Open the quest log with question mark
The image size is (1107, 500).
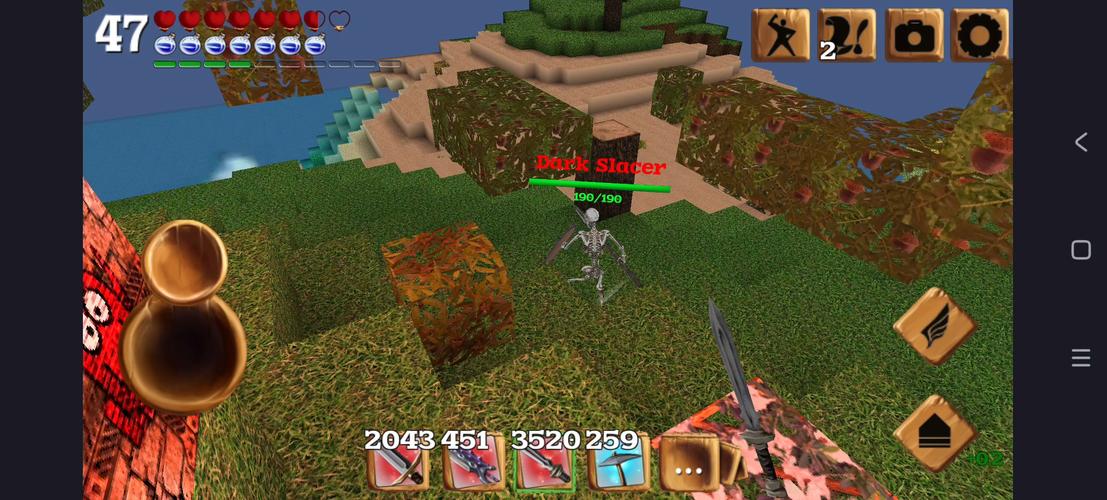(846, 36)
